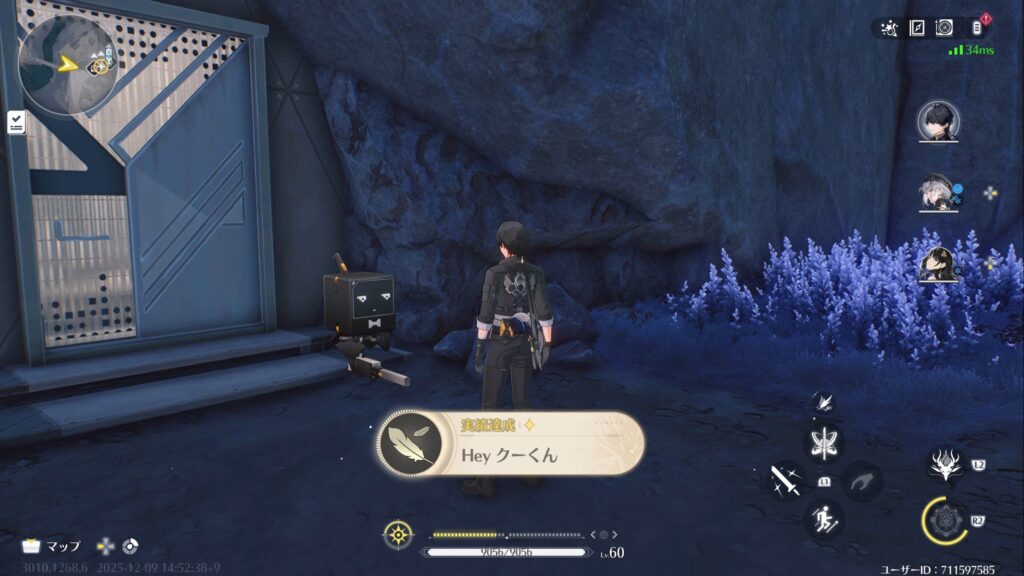Use the greyed hand interact button

861,481
